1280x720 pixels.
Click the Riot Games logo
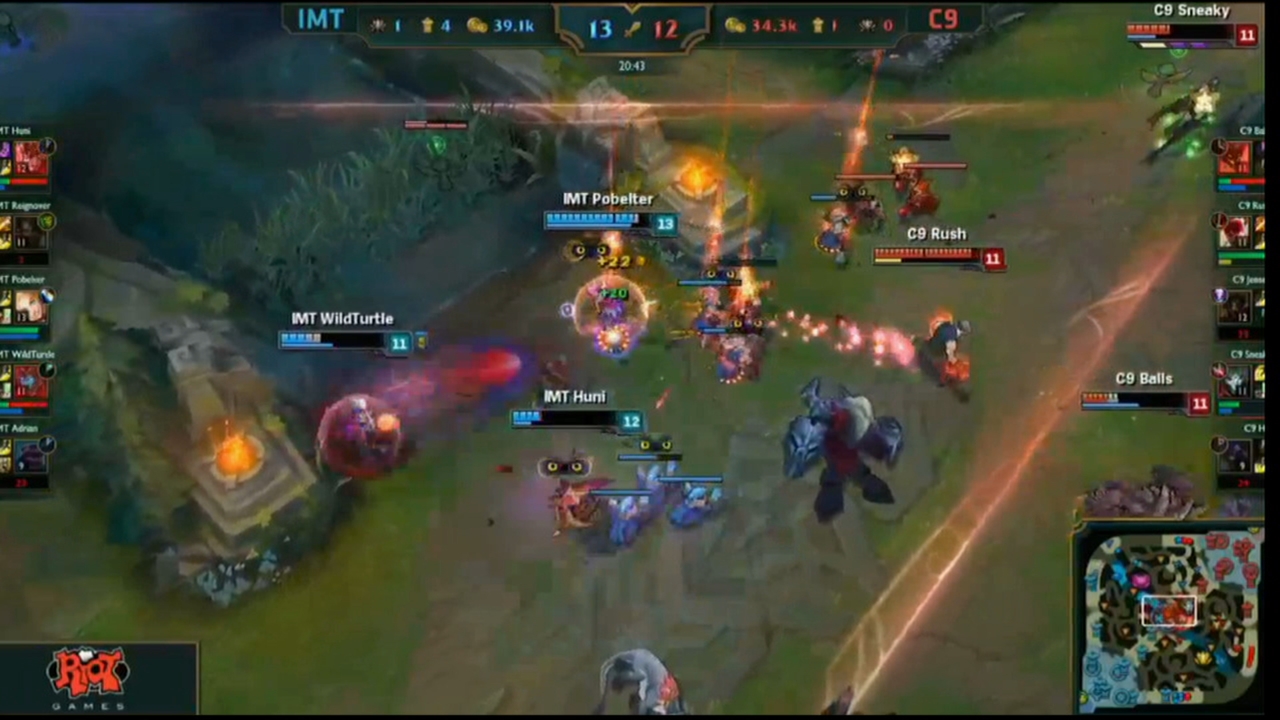(x=88, y=672)
